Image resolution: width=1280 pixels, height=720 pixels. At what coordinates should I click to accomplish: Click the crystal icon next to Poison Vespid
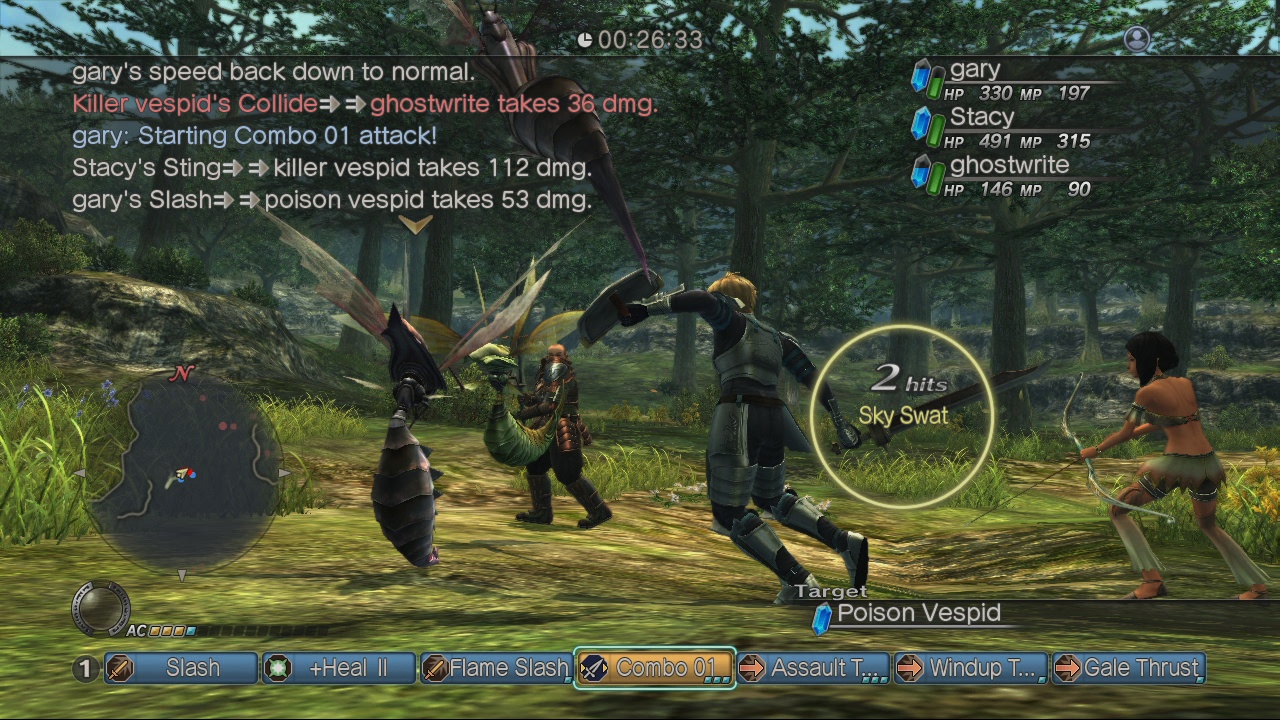pos(822,614)
